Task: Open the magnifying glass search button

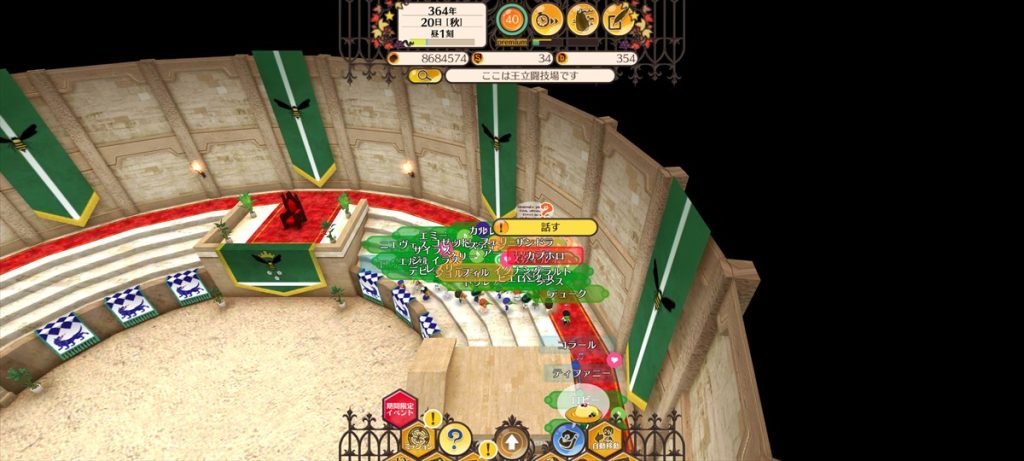Action: point(424,75)
